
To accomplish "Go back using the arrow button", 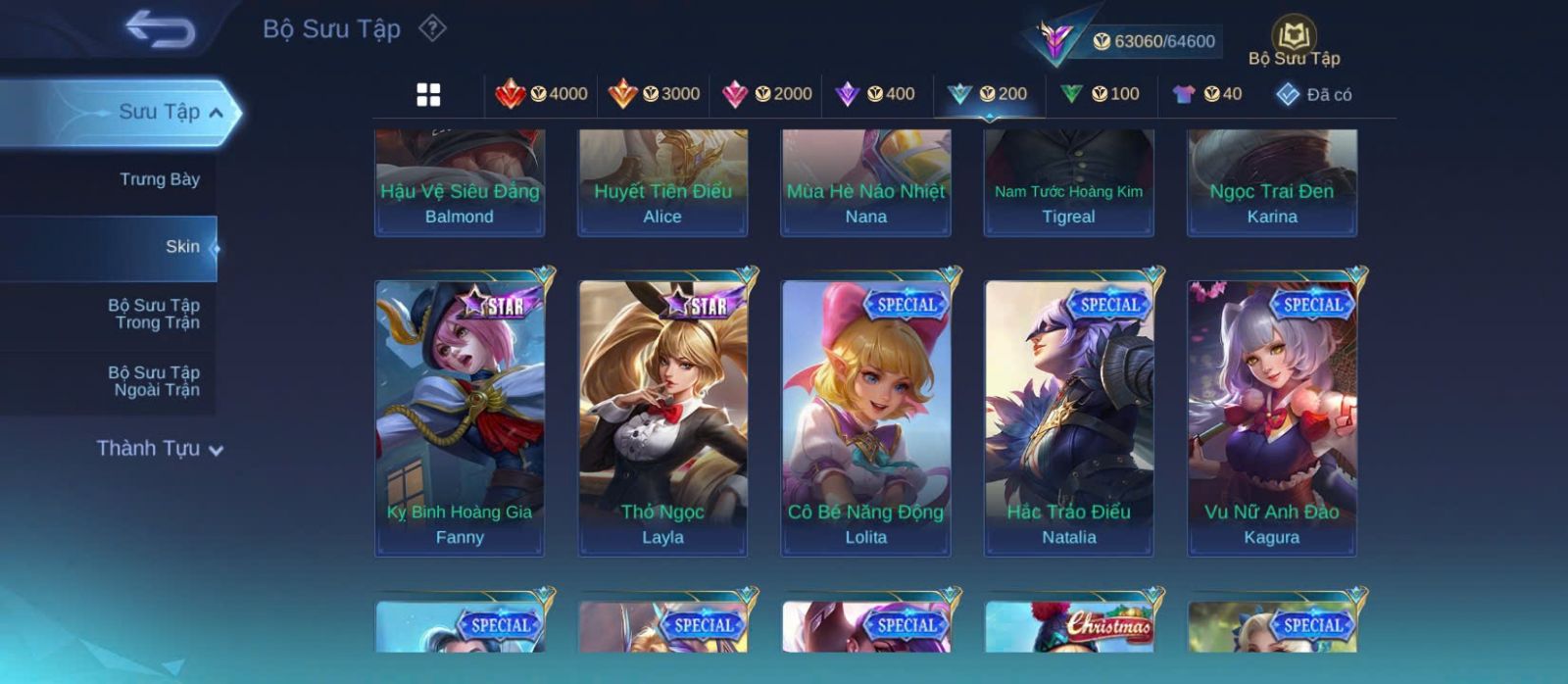I will tap(160, 28).
